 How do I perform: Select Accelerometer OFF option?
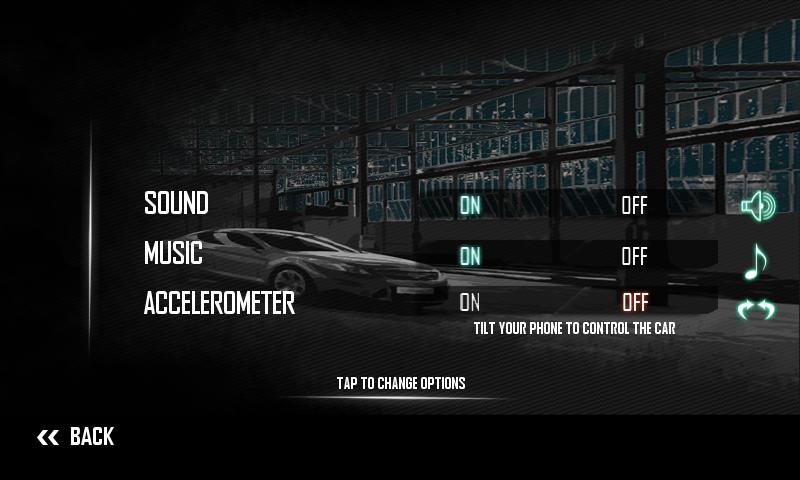tap(634, 302)
